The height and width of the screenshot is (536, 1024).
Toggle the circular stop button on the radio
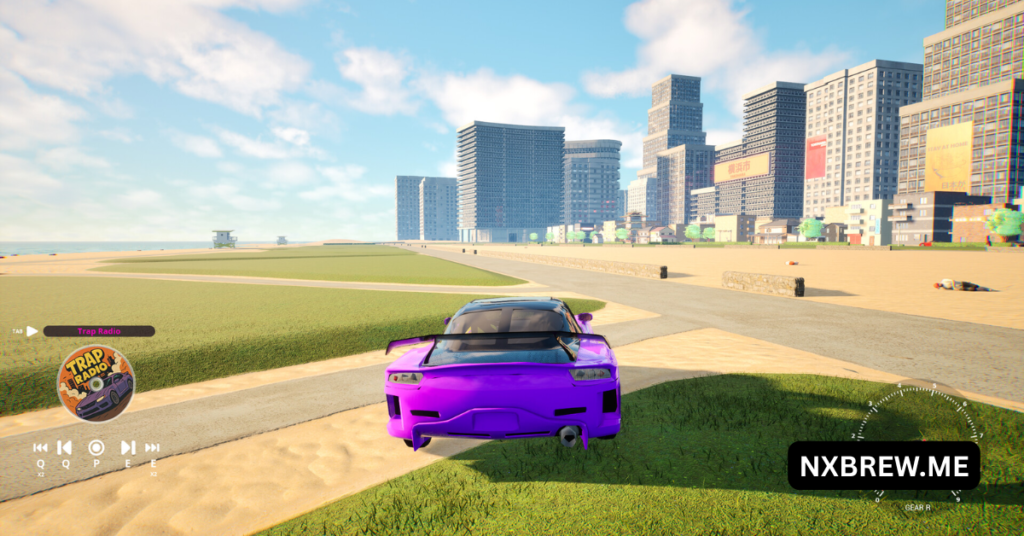tap(96, 448)
